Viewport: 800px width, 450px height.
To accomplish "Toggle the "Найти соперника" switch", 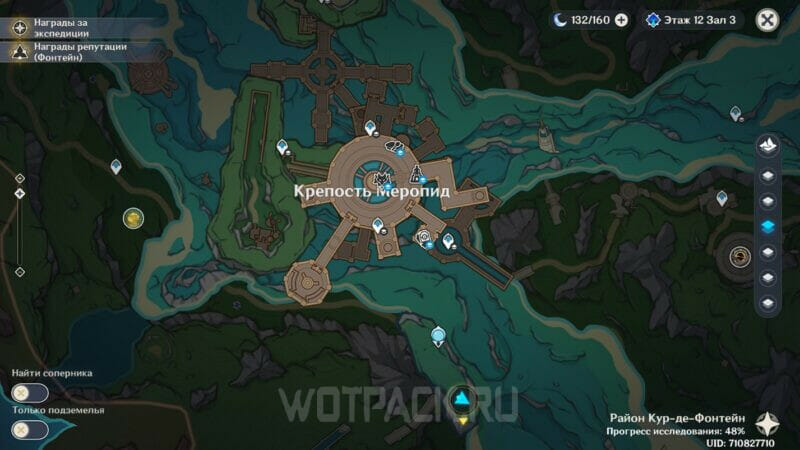I will coord(30,393).
